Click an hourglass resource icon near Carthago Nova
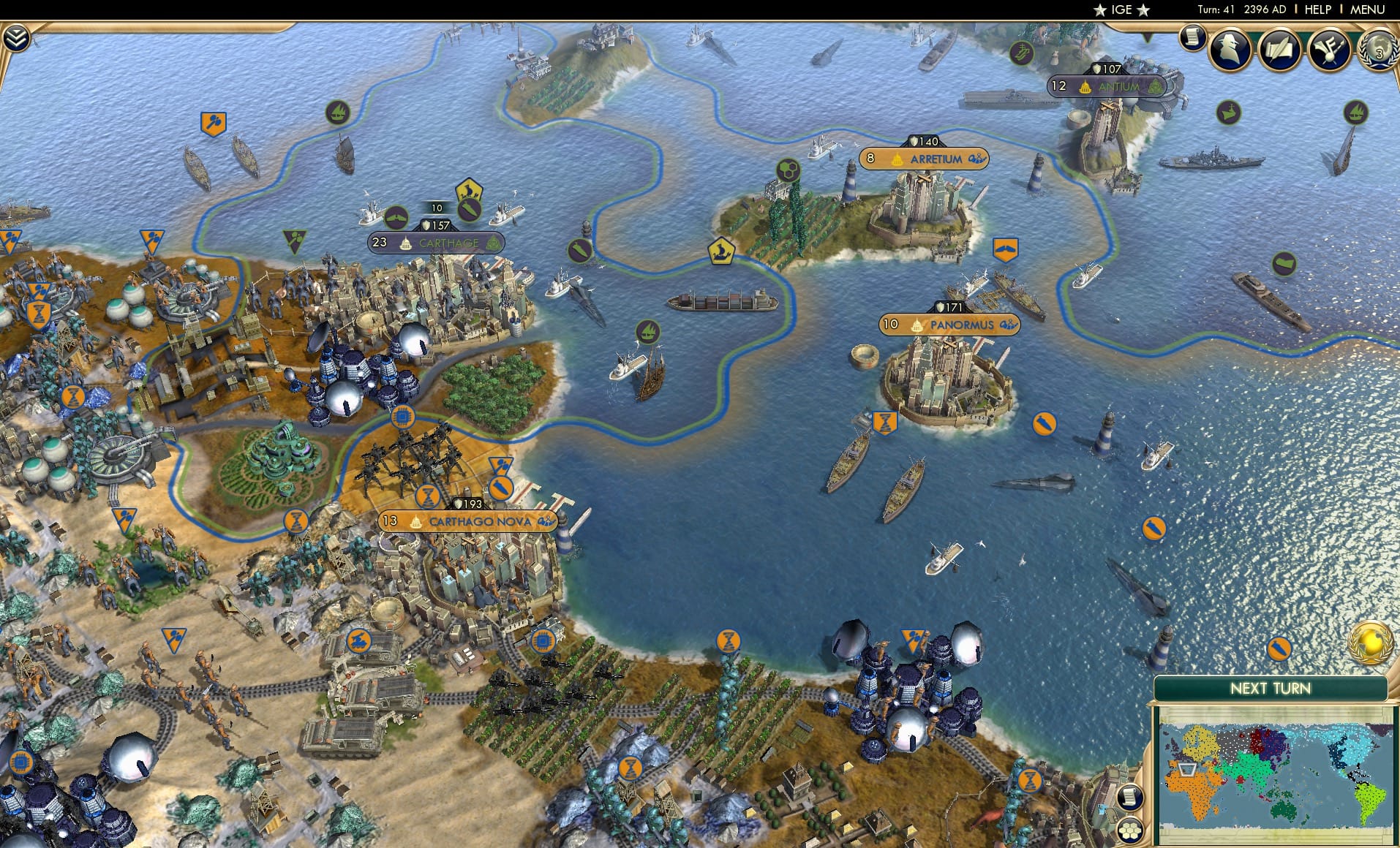1400x848 pixels. (x=428, y=496)
